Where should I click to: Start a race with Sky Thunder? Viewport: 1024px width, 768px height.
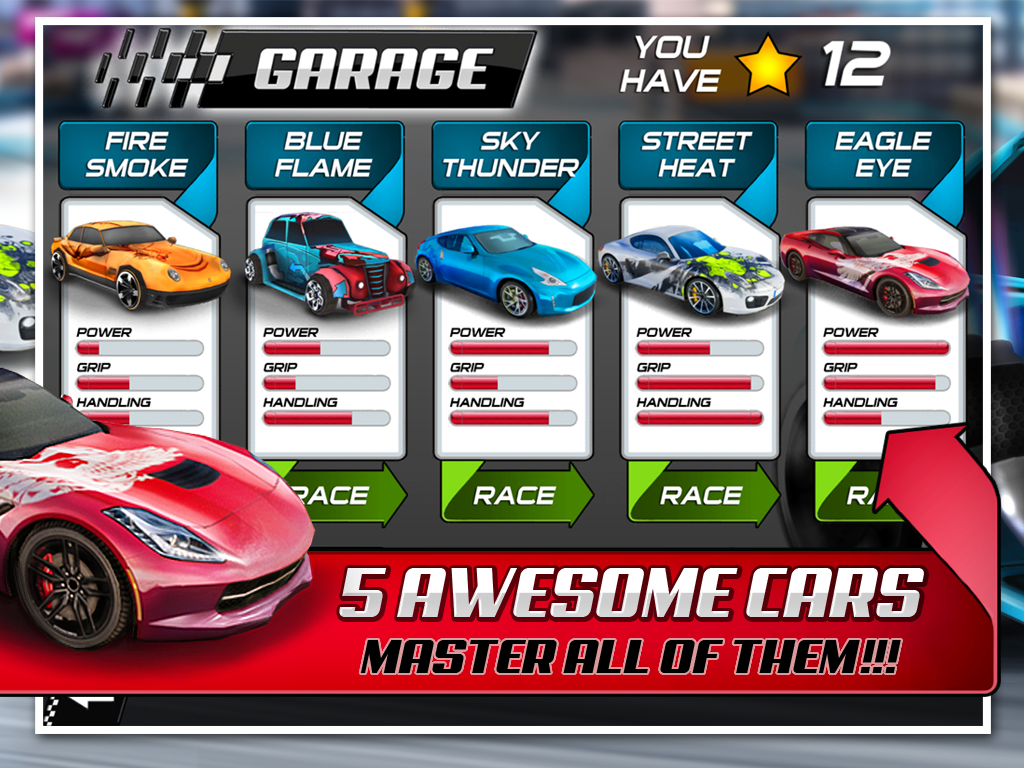(514, 495)
